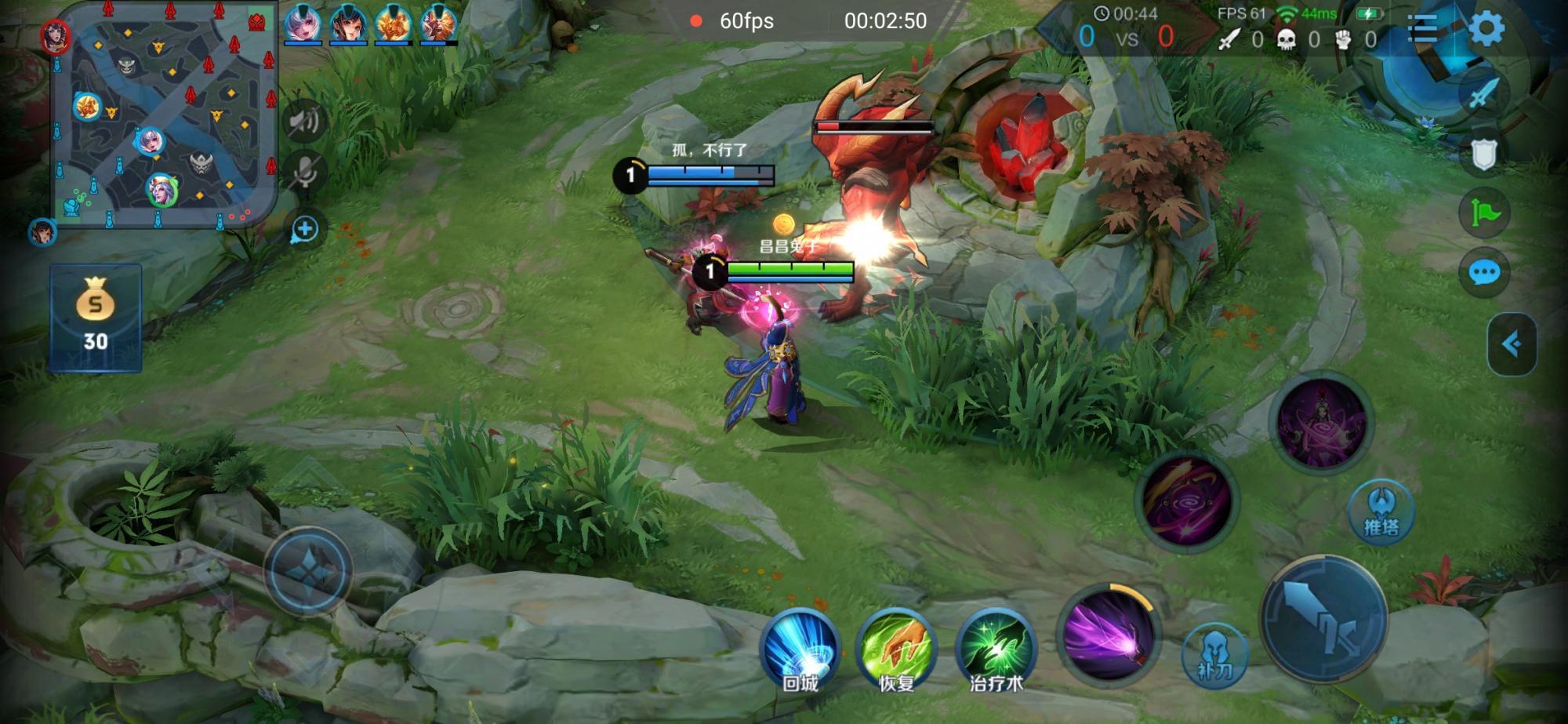Cast the purple vortex ultimate skill
This screenshot has width=1568, height=724.
pyautogui.click(x=1321, y=424)
